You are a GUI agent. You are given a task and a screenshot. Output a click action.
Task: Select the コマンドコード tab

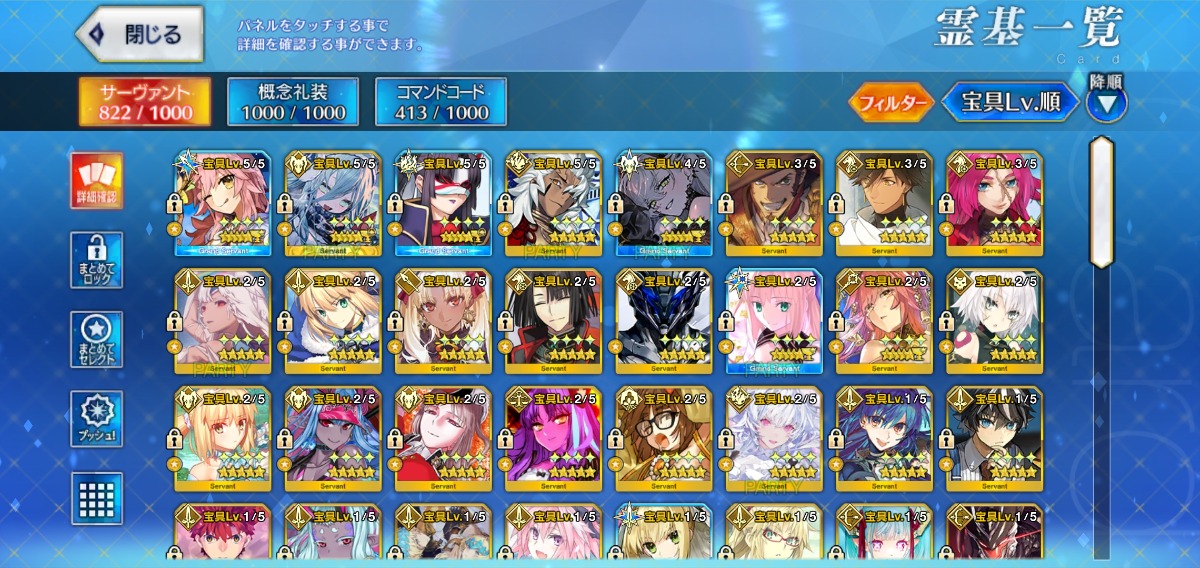(x=440, y=102)
